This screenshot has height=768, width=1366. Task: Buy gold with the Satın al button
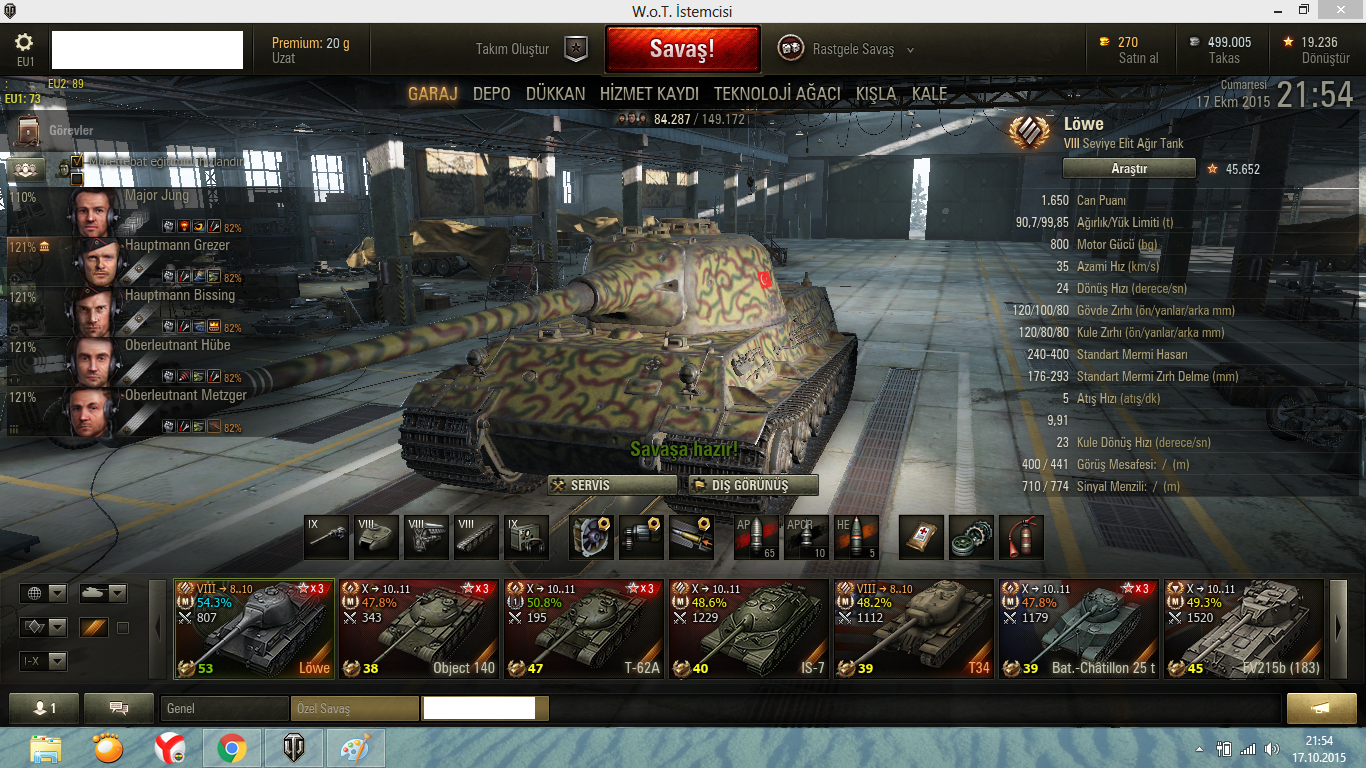point(1138,58)
